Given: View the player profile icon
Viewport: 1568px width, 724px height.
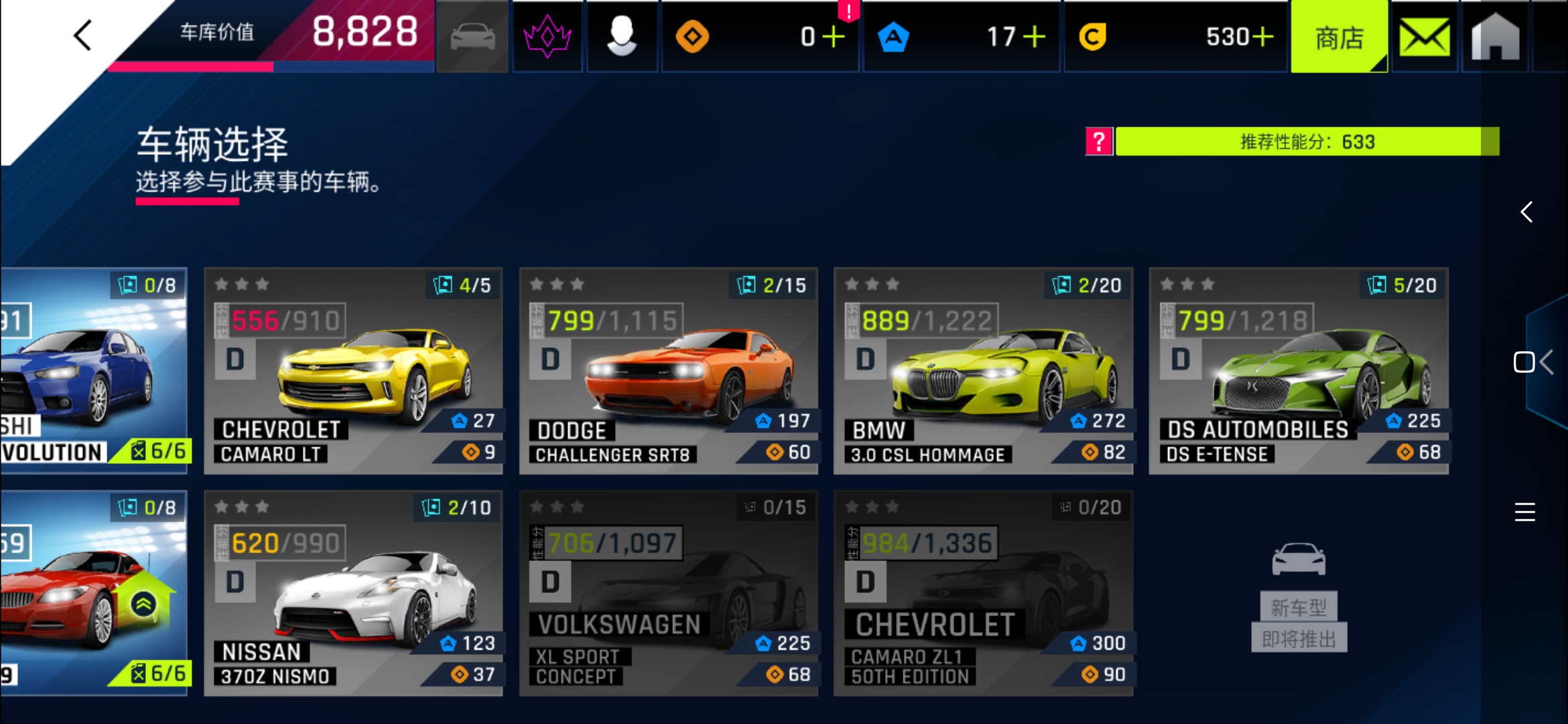Looking at the screenshot, I should pos(622,38).
